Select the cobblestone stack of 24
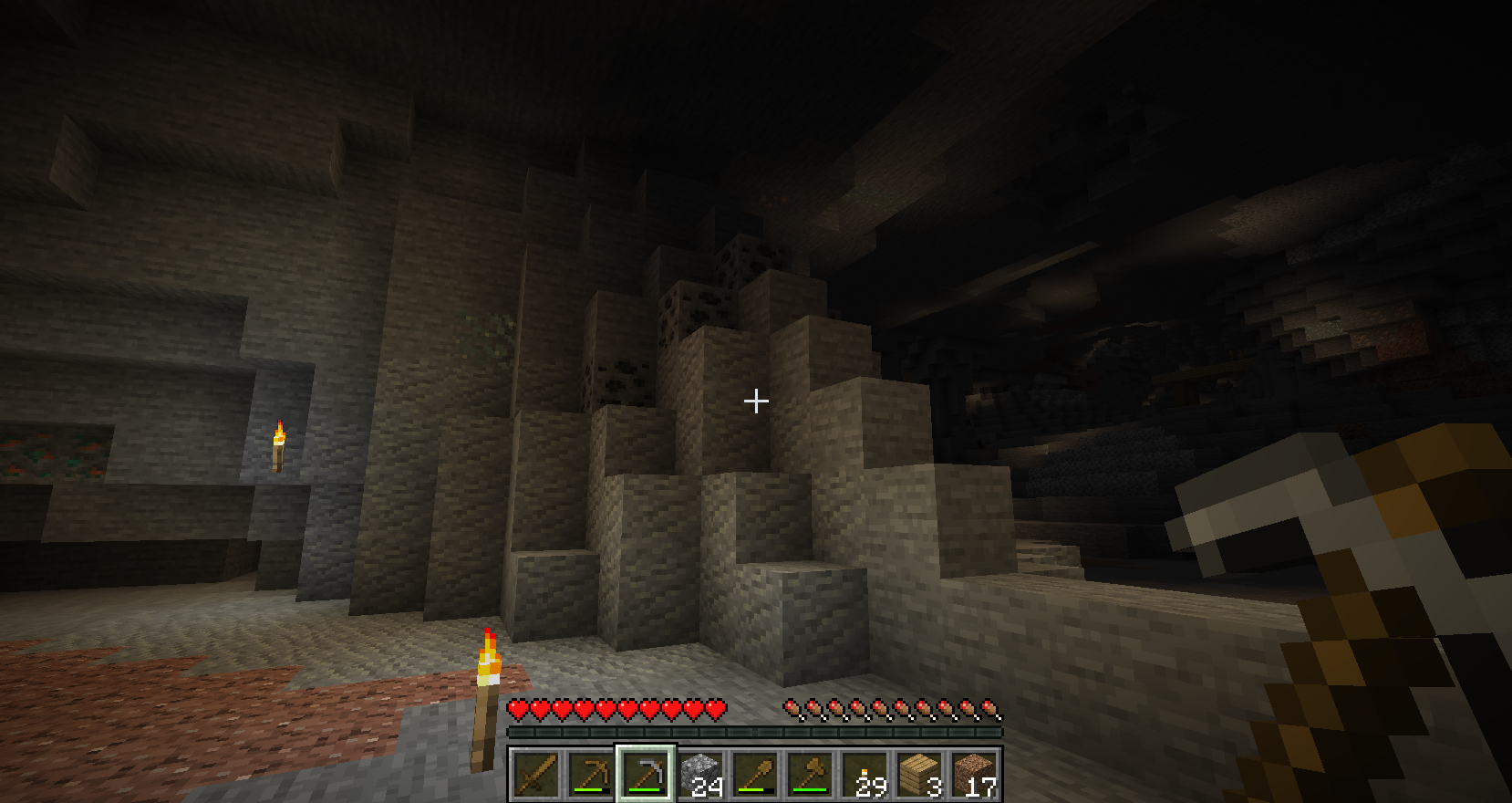1512x803 pixels. pyautogui.click(x=700, y=774)
